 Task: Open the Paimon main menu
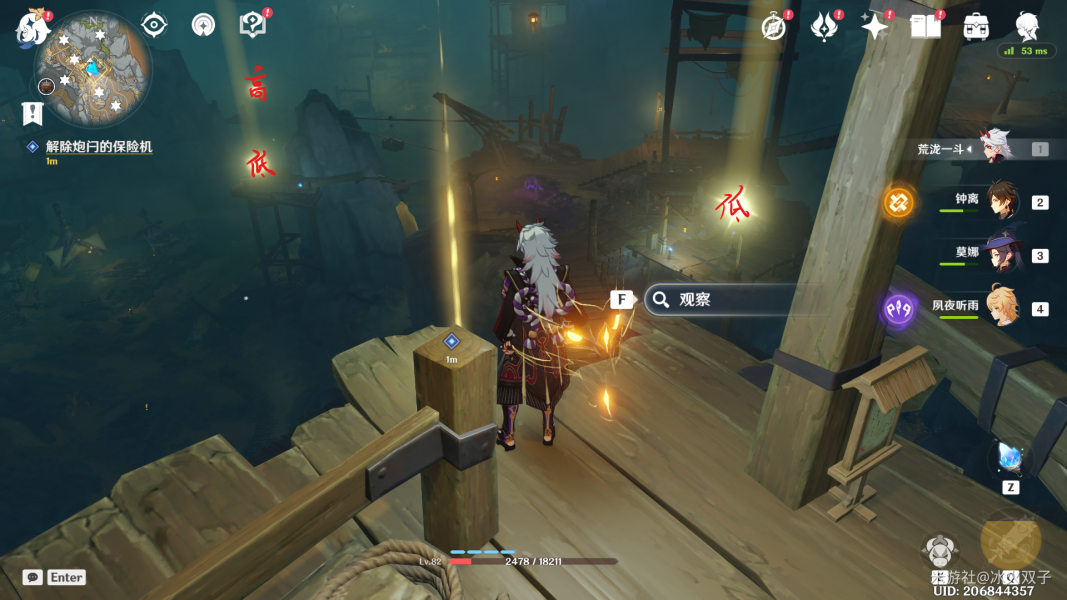point(33,28)
